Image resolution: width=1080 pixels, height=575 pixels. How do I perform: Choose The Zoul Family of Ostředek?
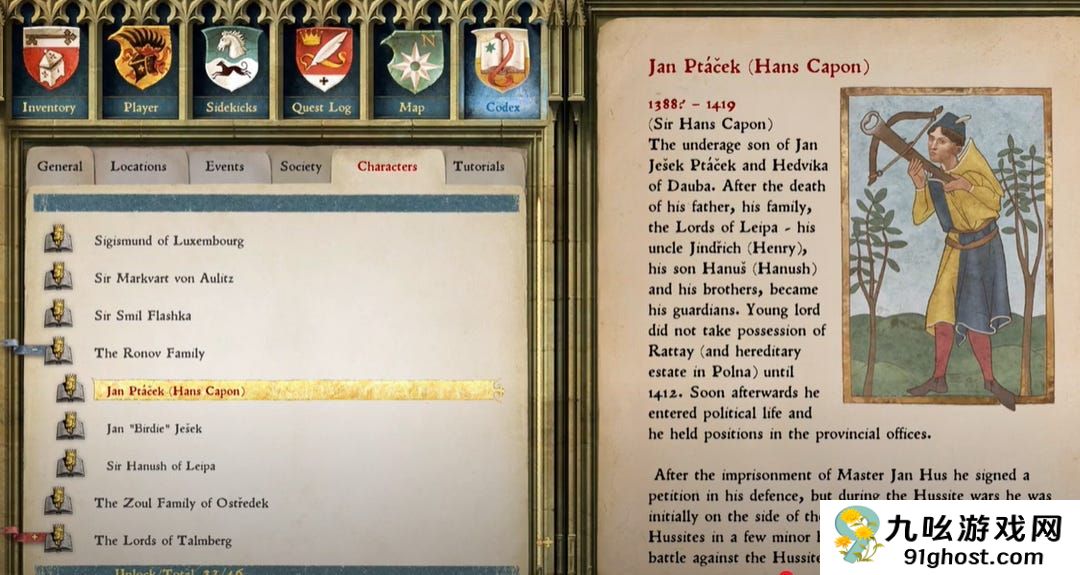[x=181, y=503]
